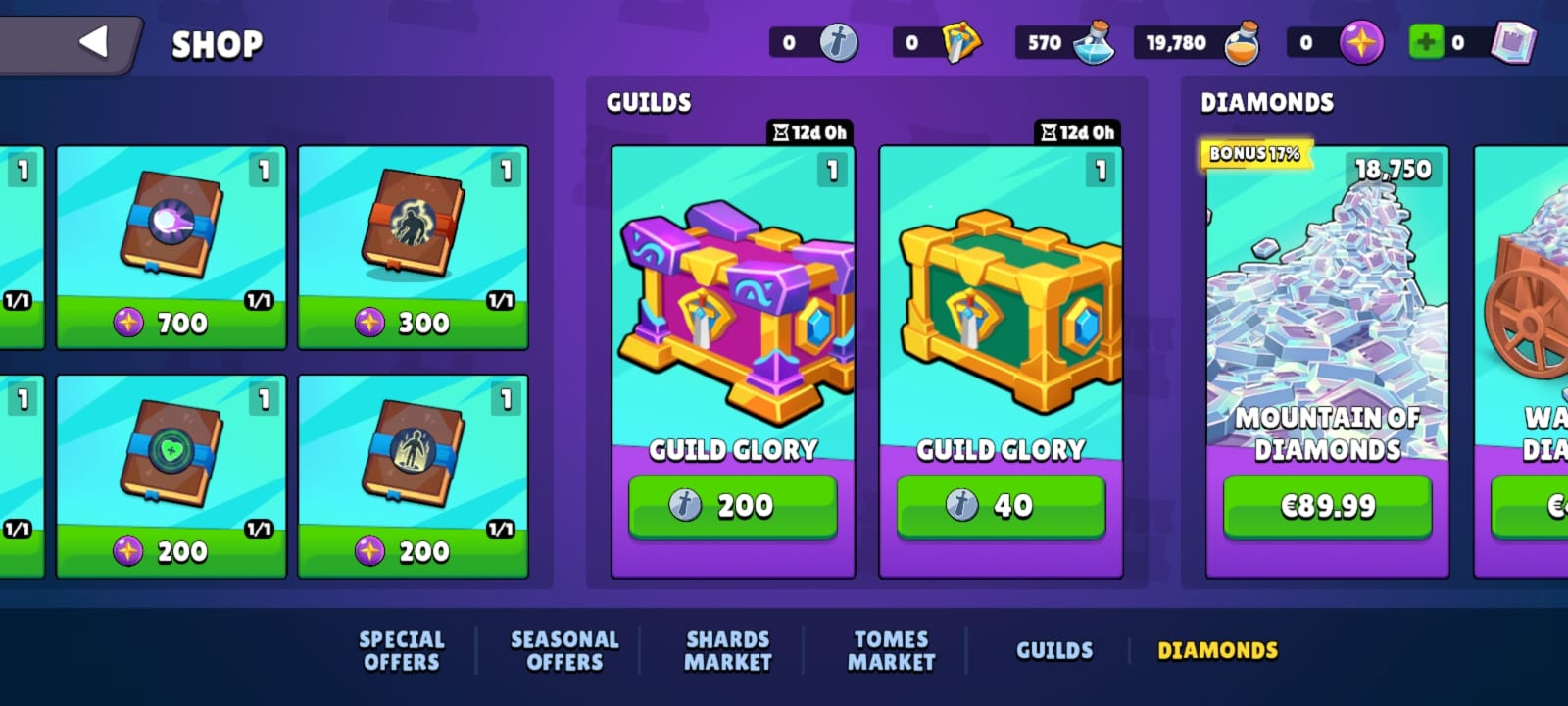Select the Tomes Market tab
Viewport: 1568px width, 706px height.
(891, 650)
